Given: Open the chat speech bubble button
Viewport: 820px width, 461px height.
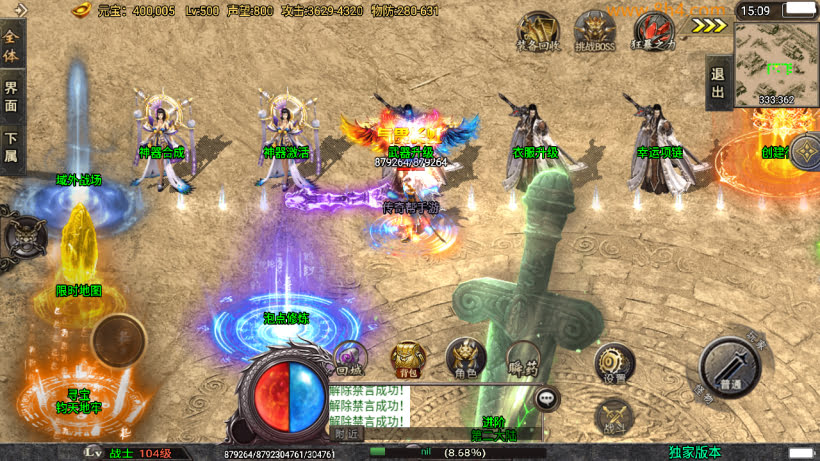Looking at the screenshot, I should (547, 399).
